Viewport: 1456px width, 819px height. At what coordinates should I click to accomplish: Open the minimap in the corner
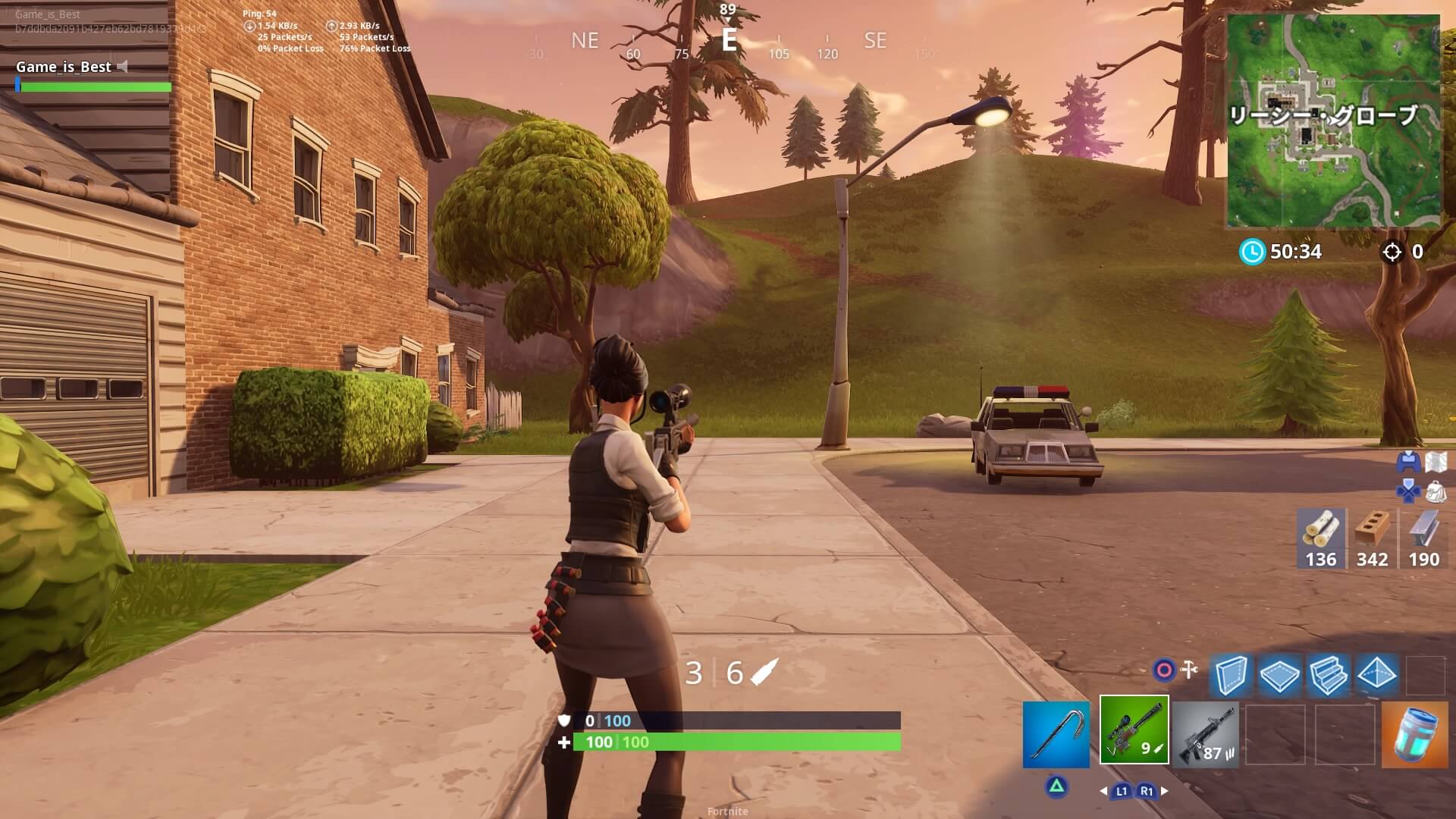click(1332, 121)
